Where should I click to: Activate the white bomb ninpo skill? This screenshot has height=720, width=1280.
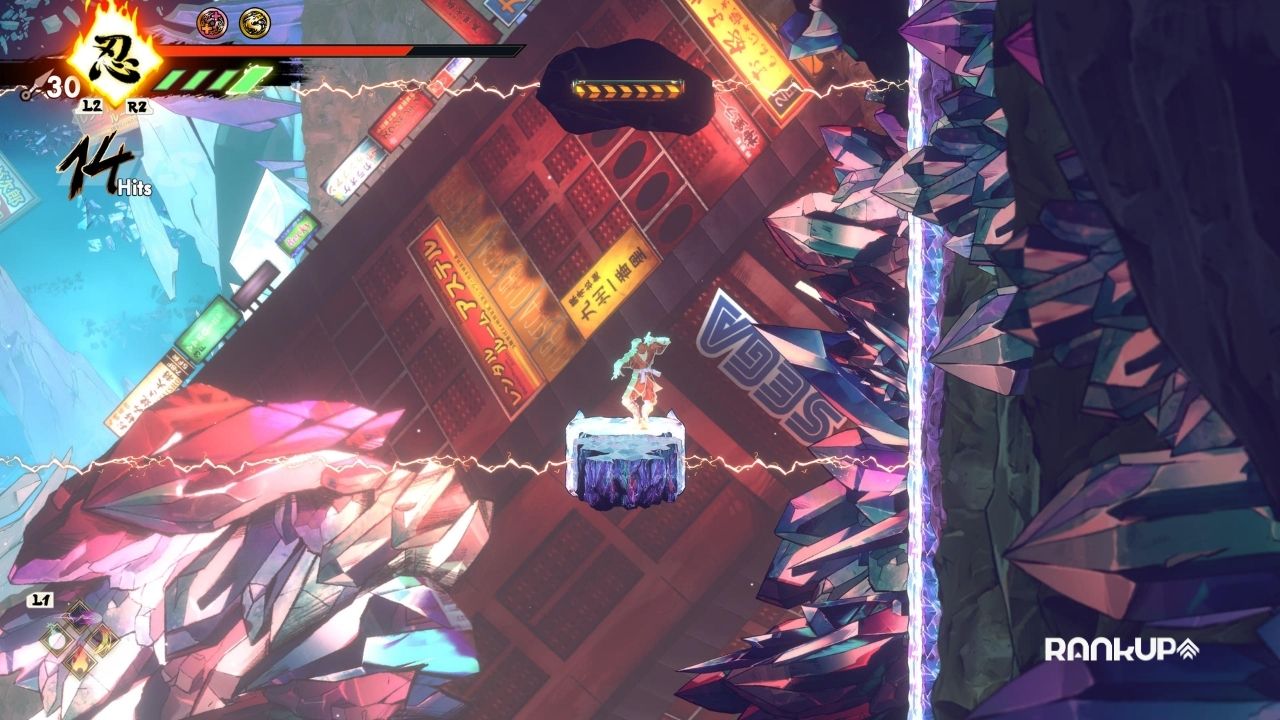point(58,641)
